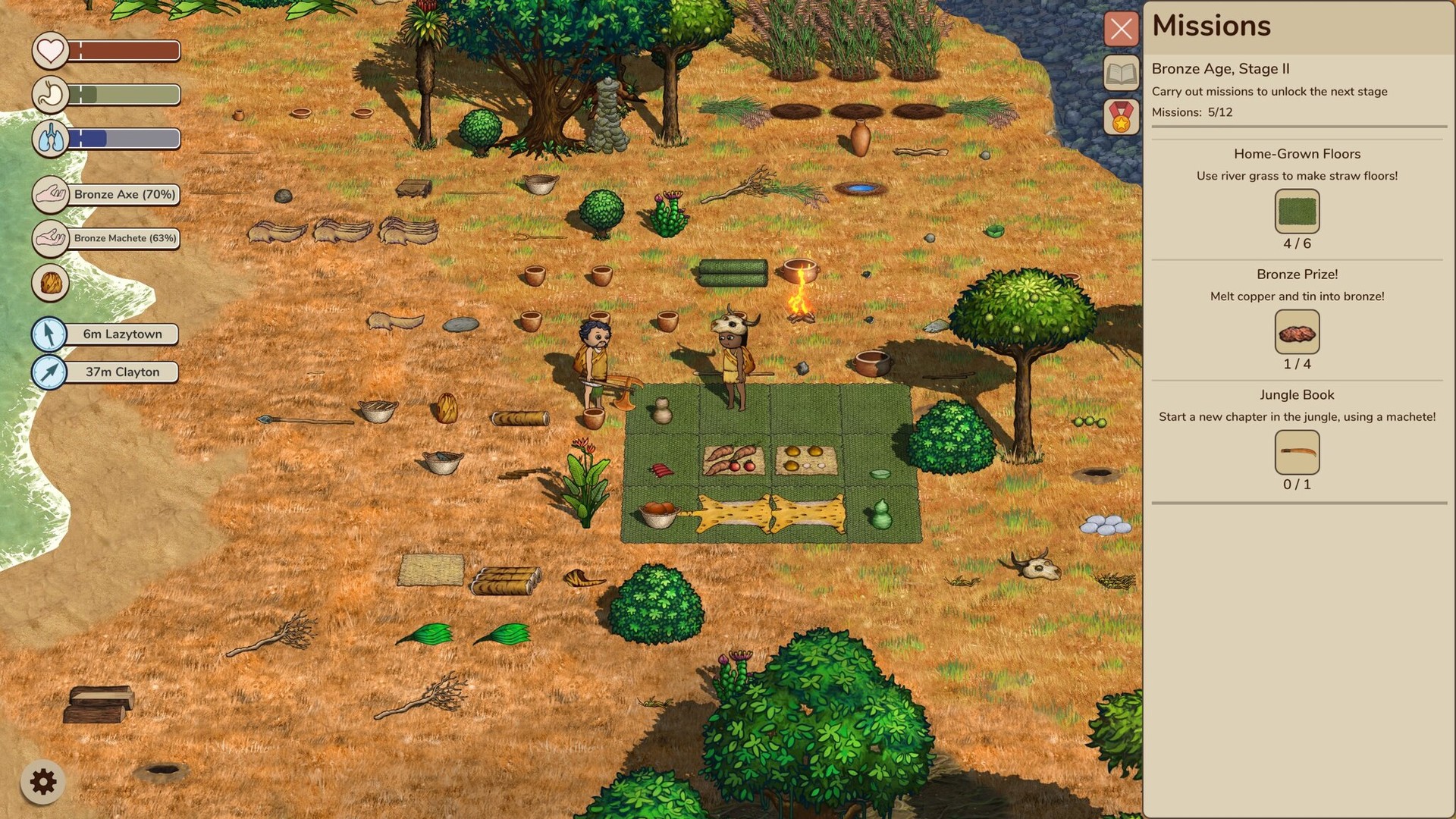Click the Lazytown compass icon

[50, 334]
